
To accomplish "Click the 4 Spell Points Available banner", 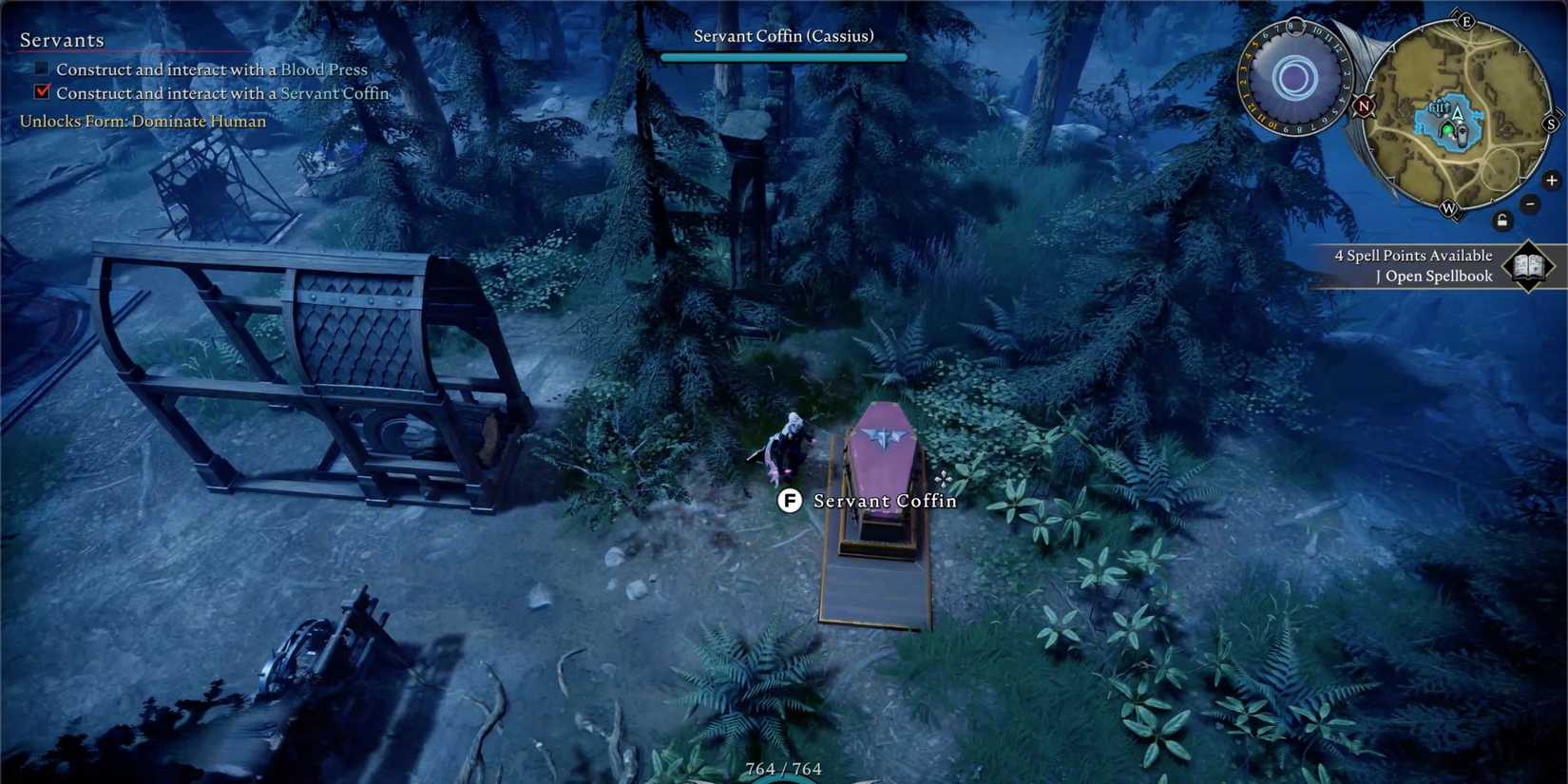I will point(1414,255).
